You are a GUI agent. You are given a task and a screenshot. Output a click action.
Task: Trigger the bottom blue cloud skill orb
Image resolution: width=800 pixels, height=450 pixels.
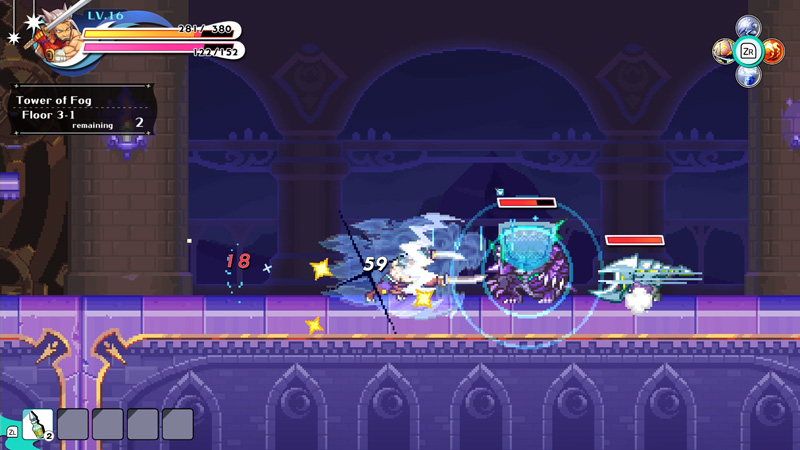[748, 75]
